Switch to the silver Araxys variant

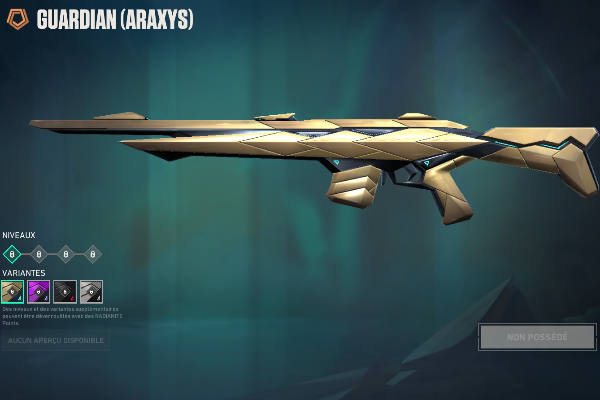coord(91,291)
